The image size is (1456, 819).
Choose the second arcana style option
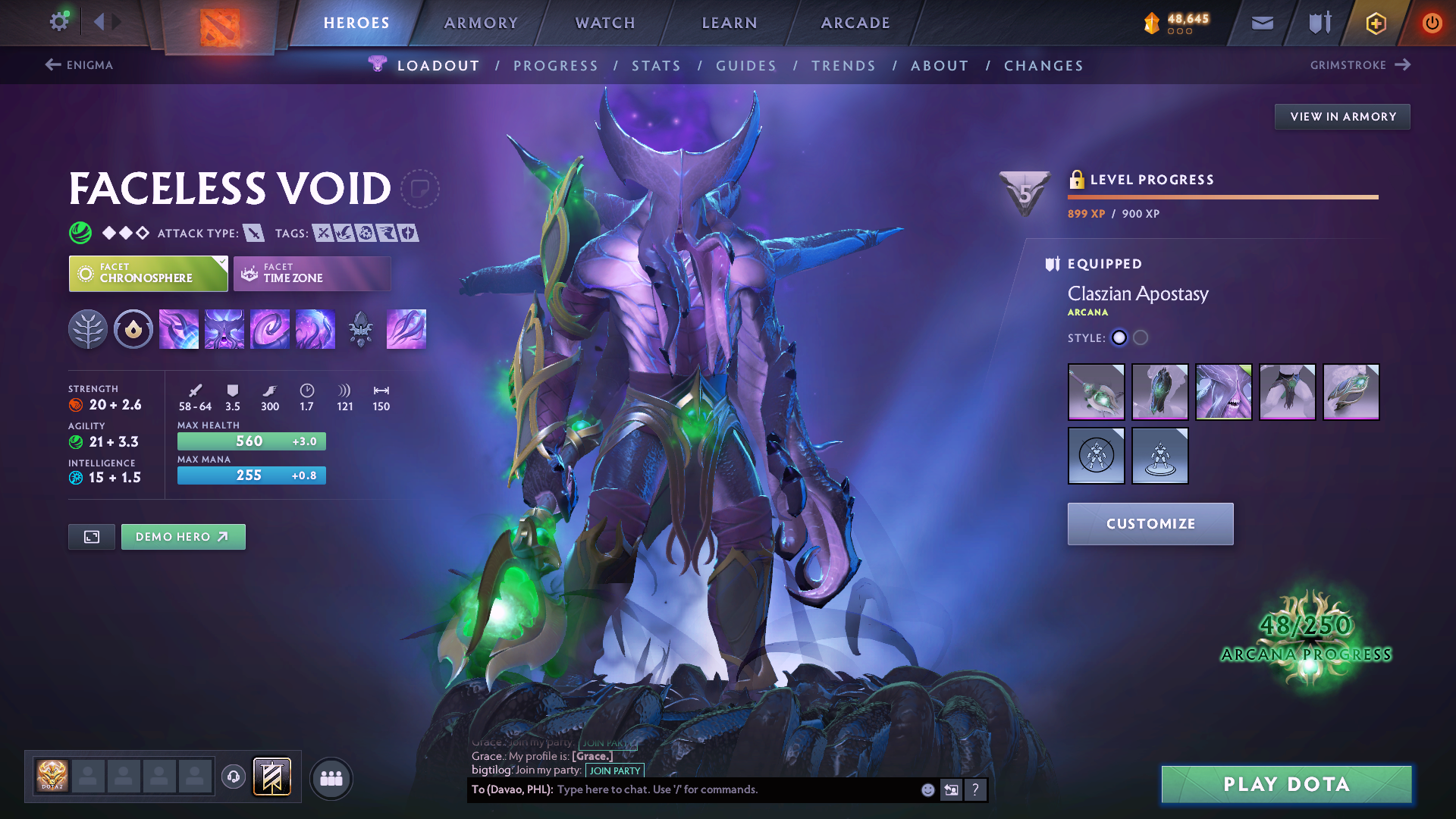(x=1141, y=338)
